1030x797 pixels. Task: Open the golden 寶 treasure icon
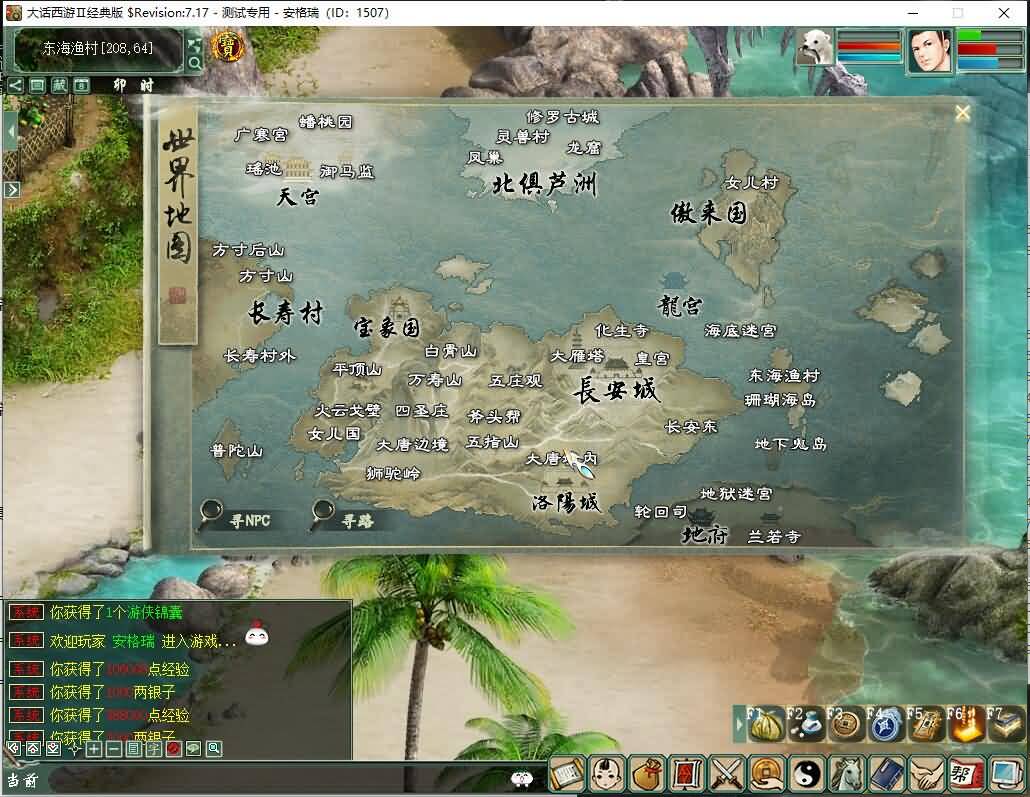pyautogui.click(x=229, y=47)
